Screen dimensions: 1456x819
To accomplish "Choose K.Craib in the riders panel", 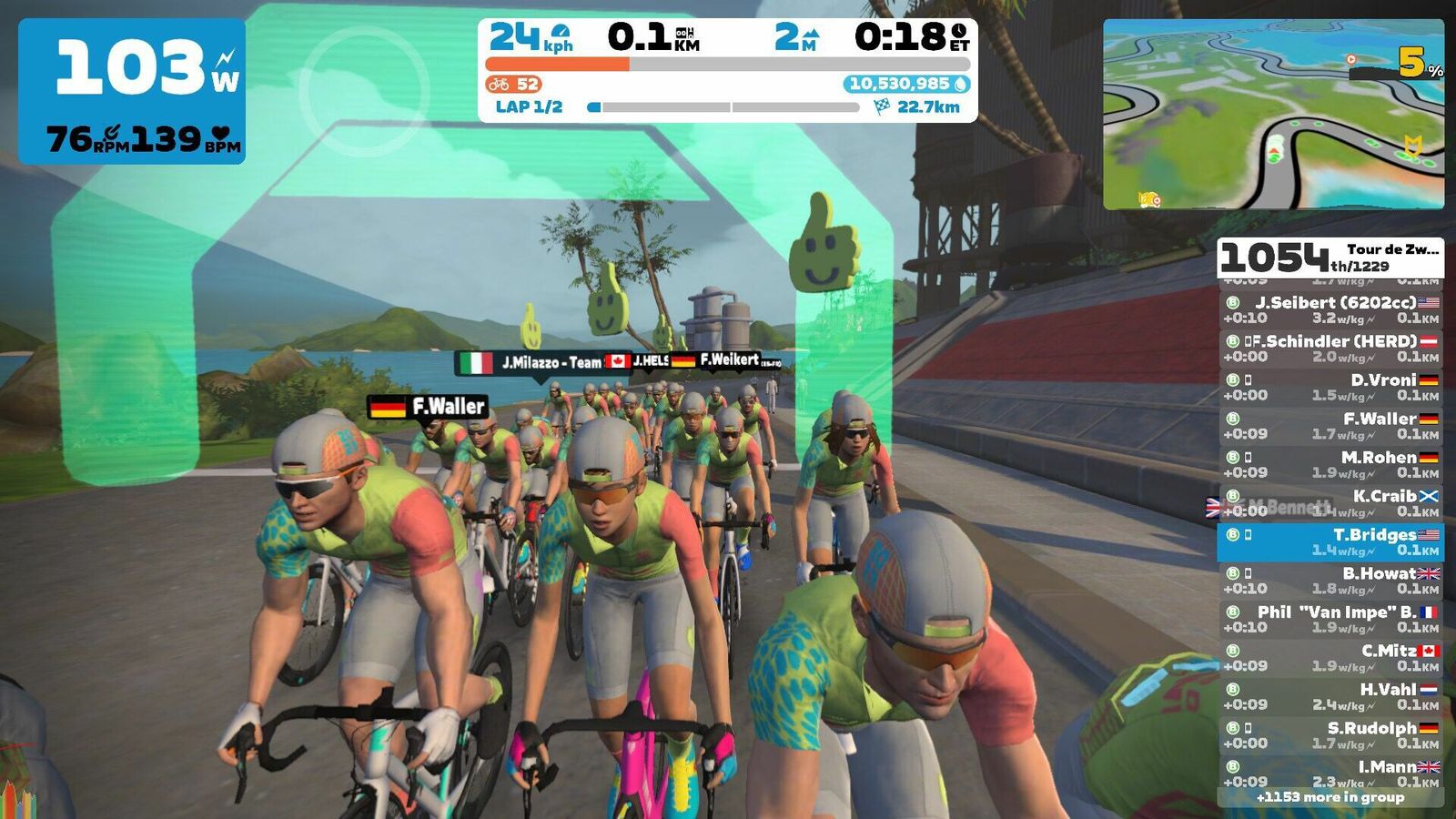I will click(x=1330, y=503).
